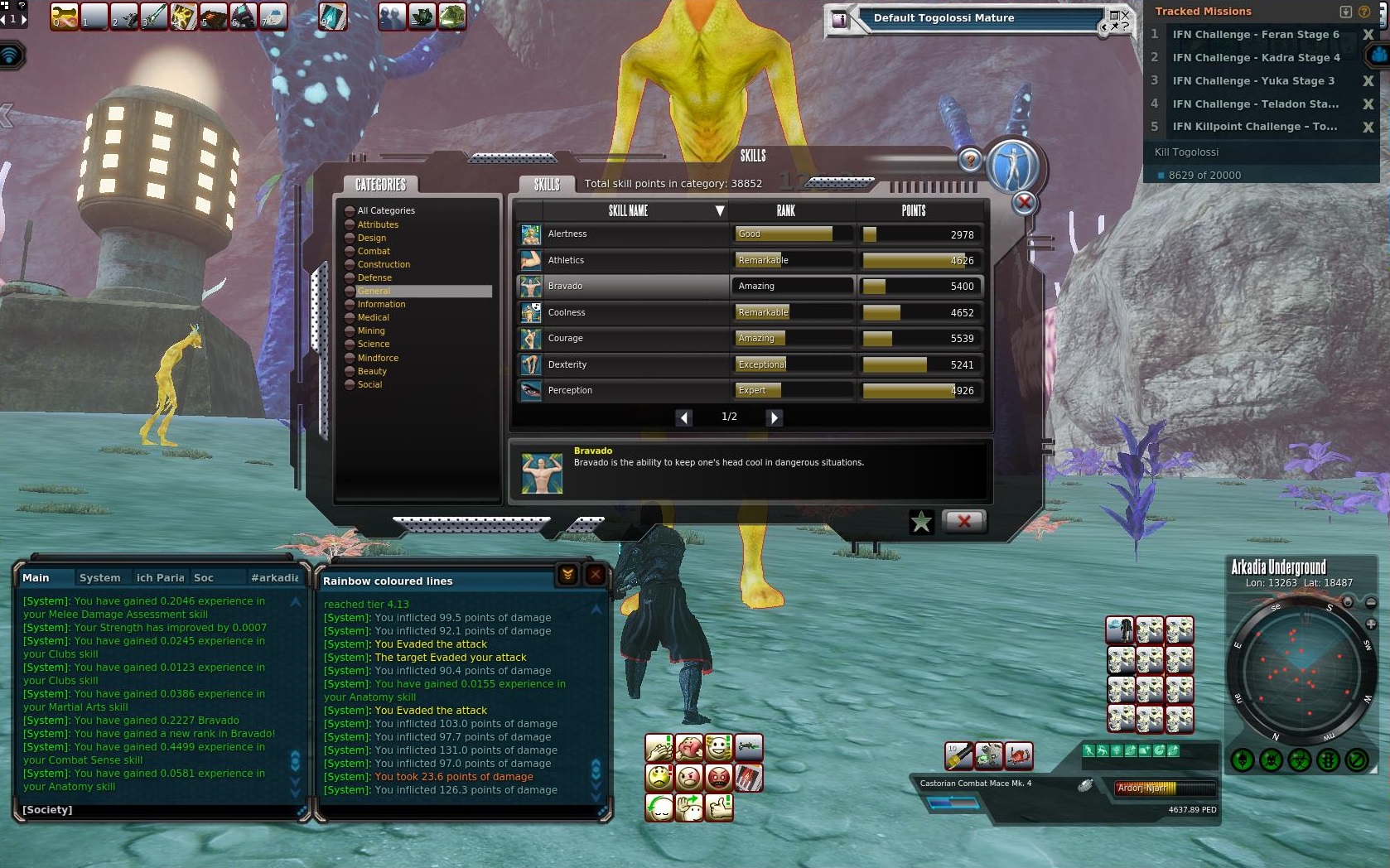Show All Categories of skills
This screenshot has width=1390, height=868.
pyautogui.click(x=386, y=210)
